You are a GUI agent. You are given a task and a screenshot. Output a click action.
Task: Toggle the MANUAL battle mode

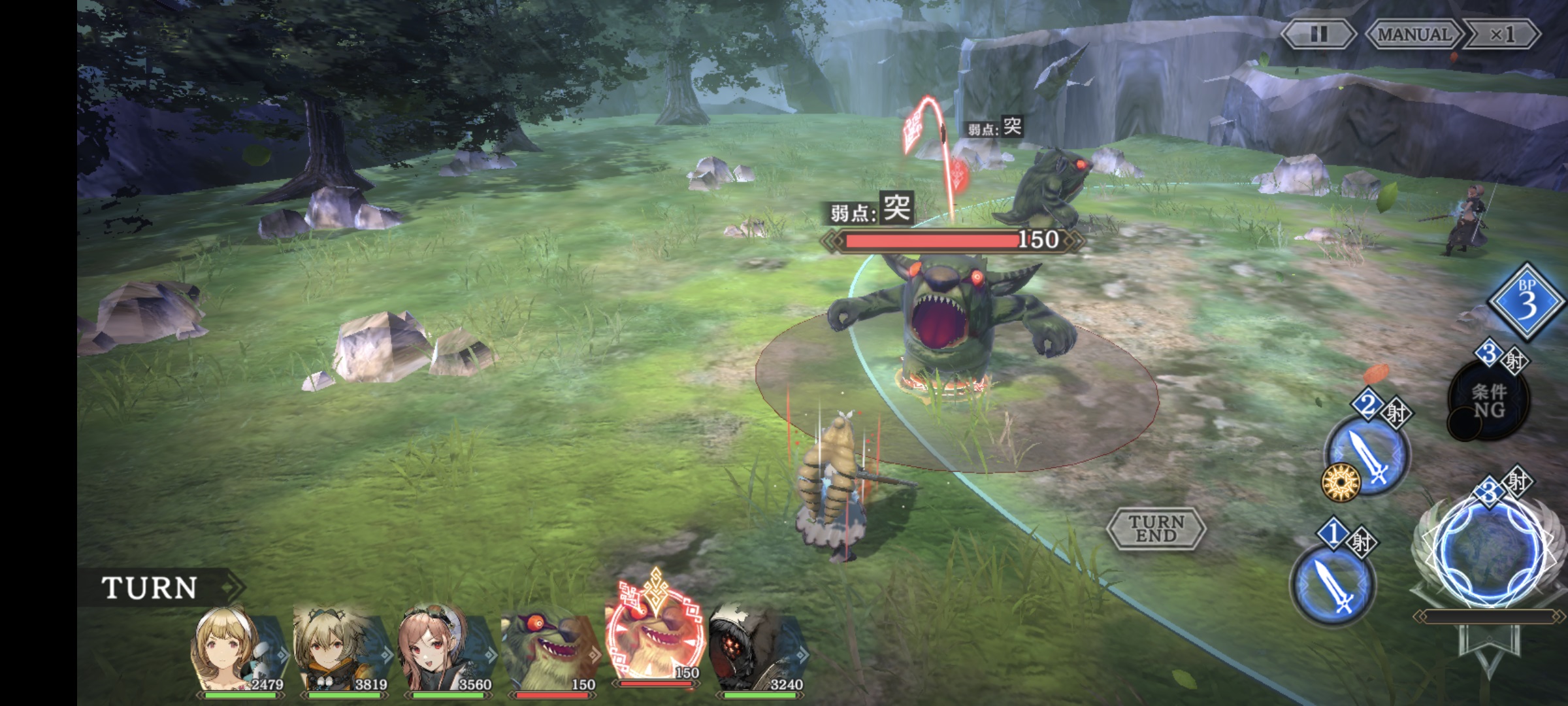[x=1413, y=34]
